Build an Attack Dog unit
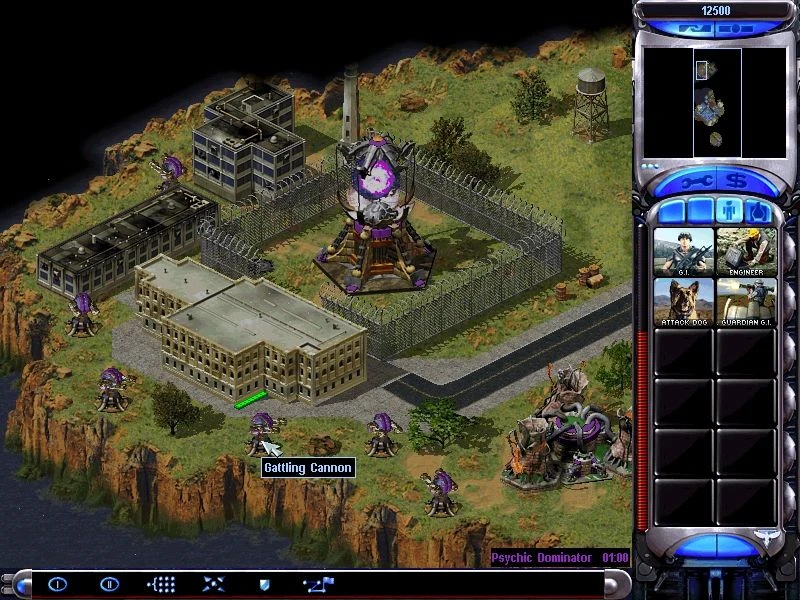 pos(684,302)
